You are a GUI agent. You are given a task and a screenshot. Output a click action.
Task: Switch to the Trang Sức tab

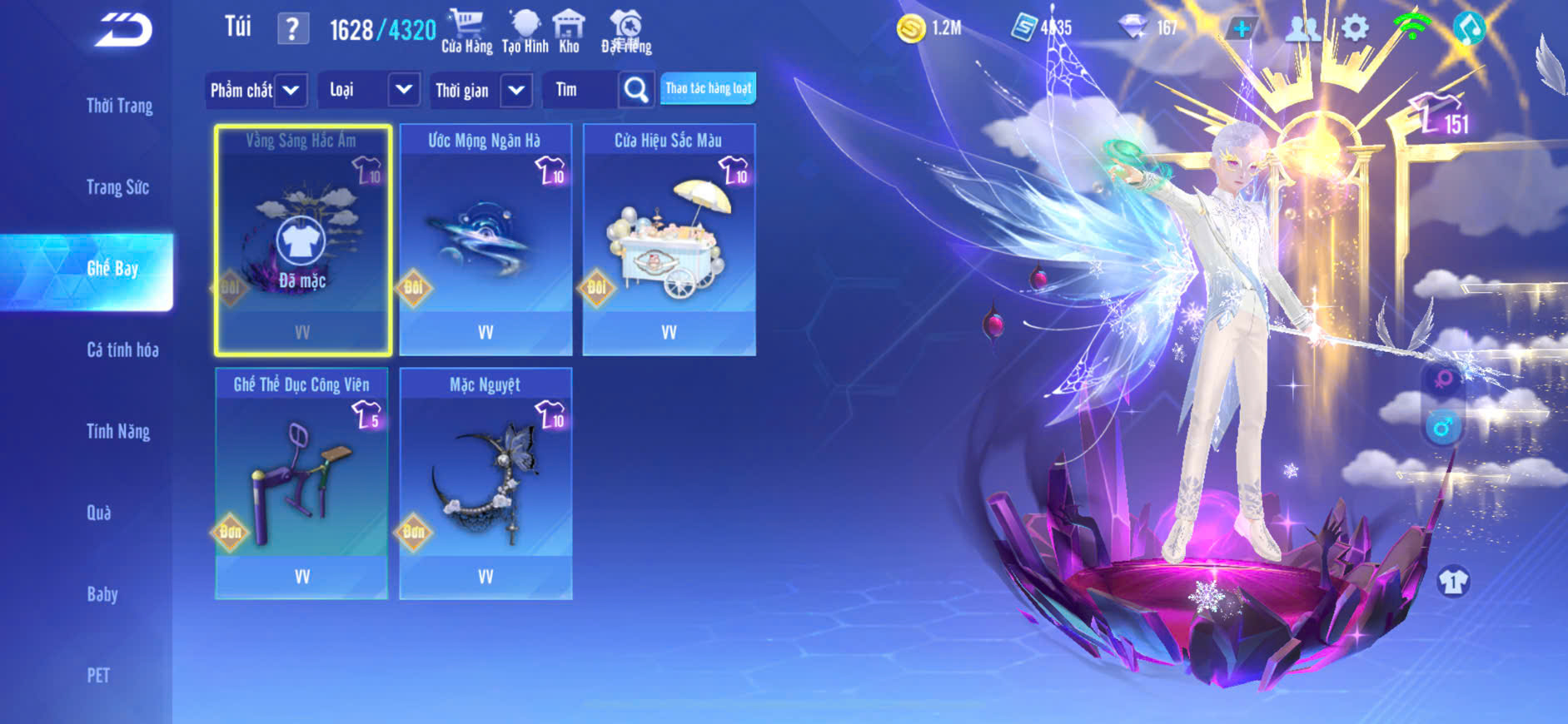tap(117, 187)
